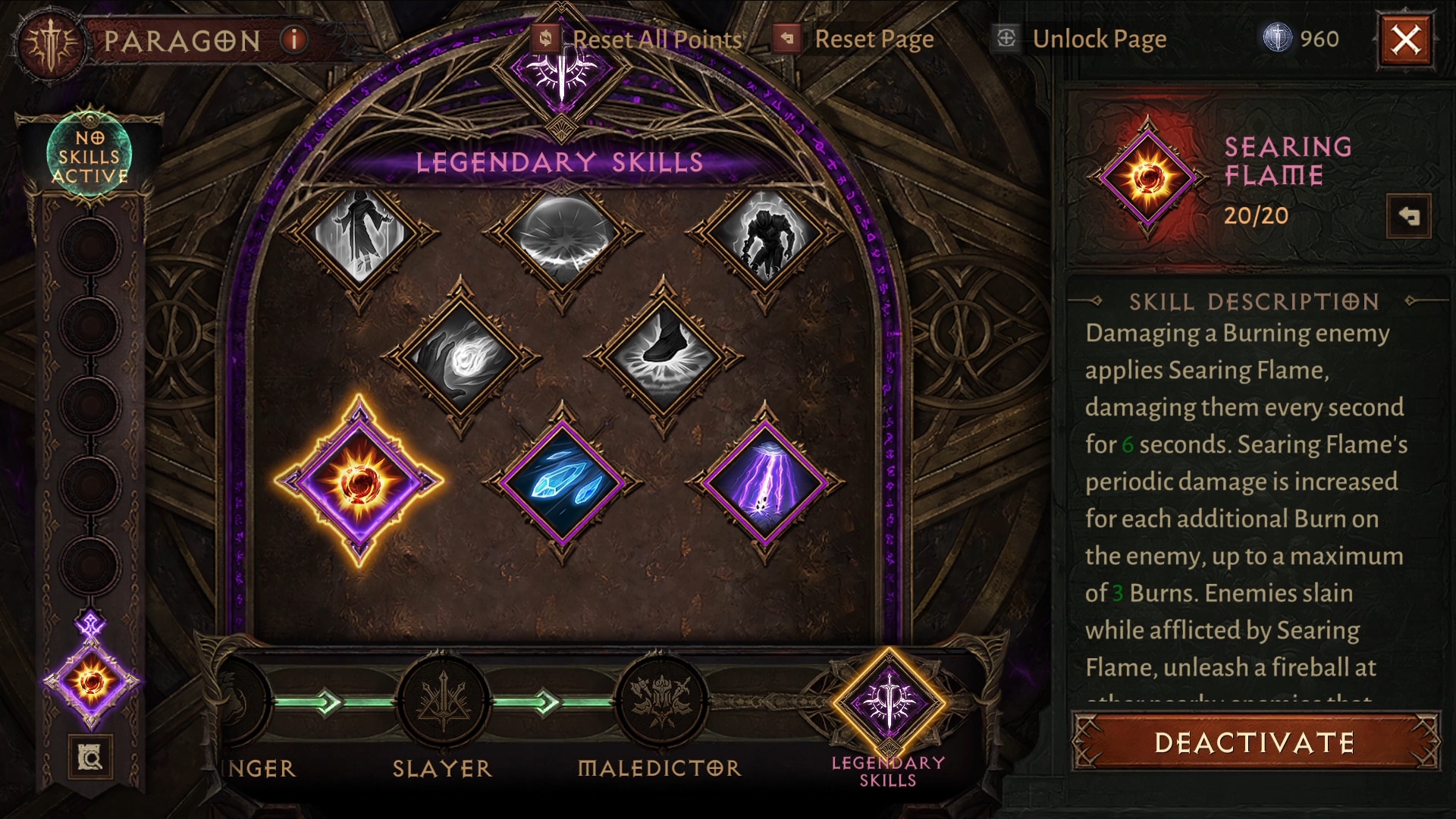This screenshot has height=819, width=1456.
Task: Switch to the Legendary Skills tab
Action: tap(889, 704)
